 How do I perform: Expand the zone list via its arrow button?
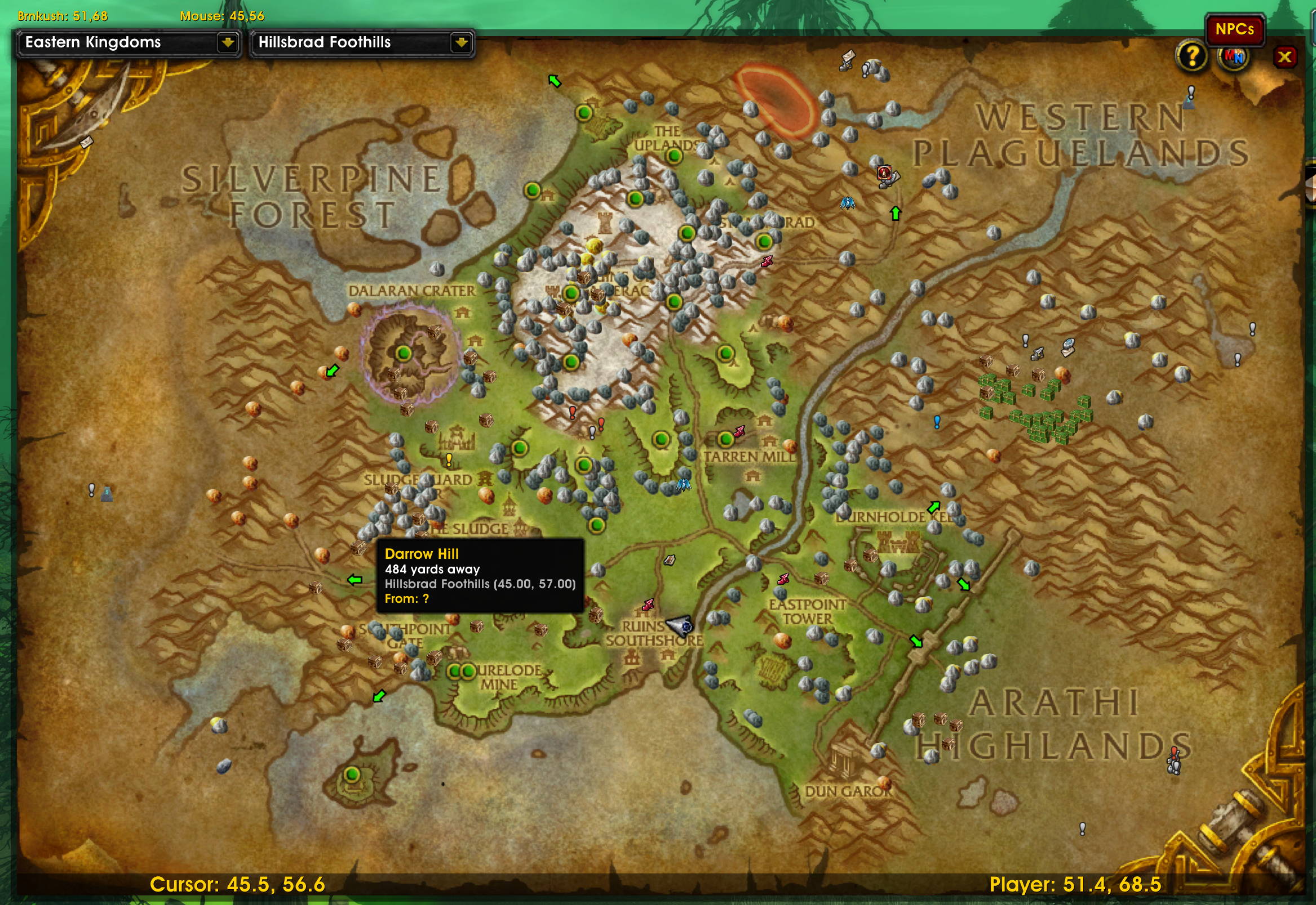click(x=463, y=42)
